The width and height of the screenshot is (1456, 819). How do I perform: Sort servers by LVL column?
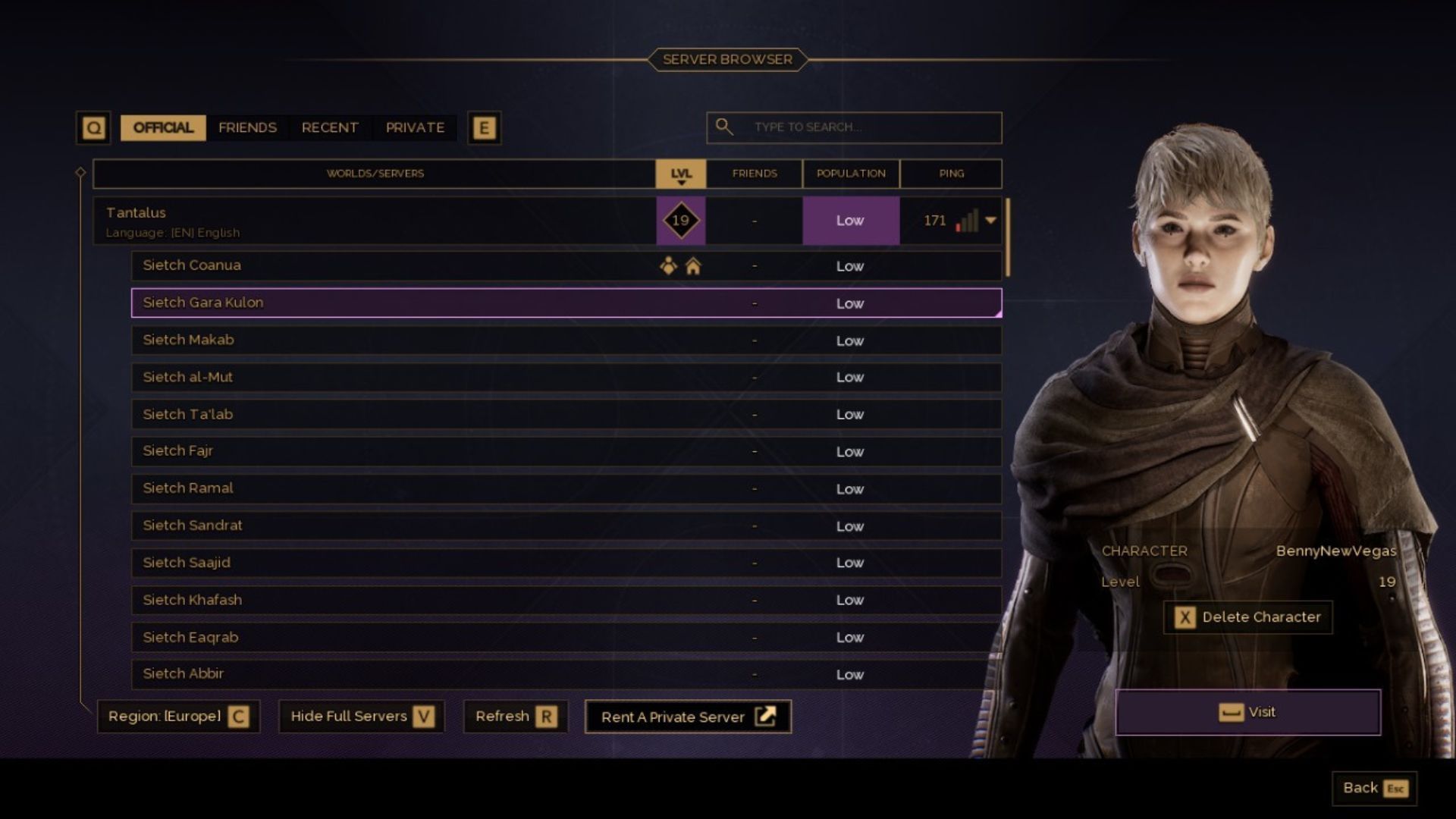(680, 174)
